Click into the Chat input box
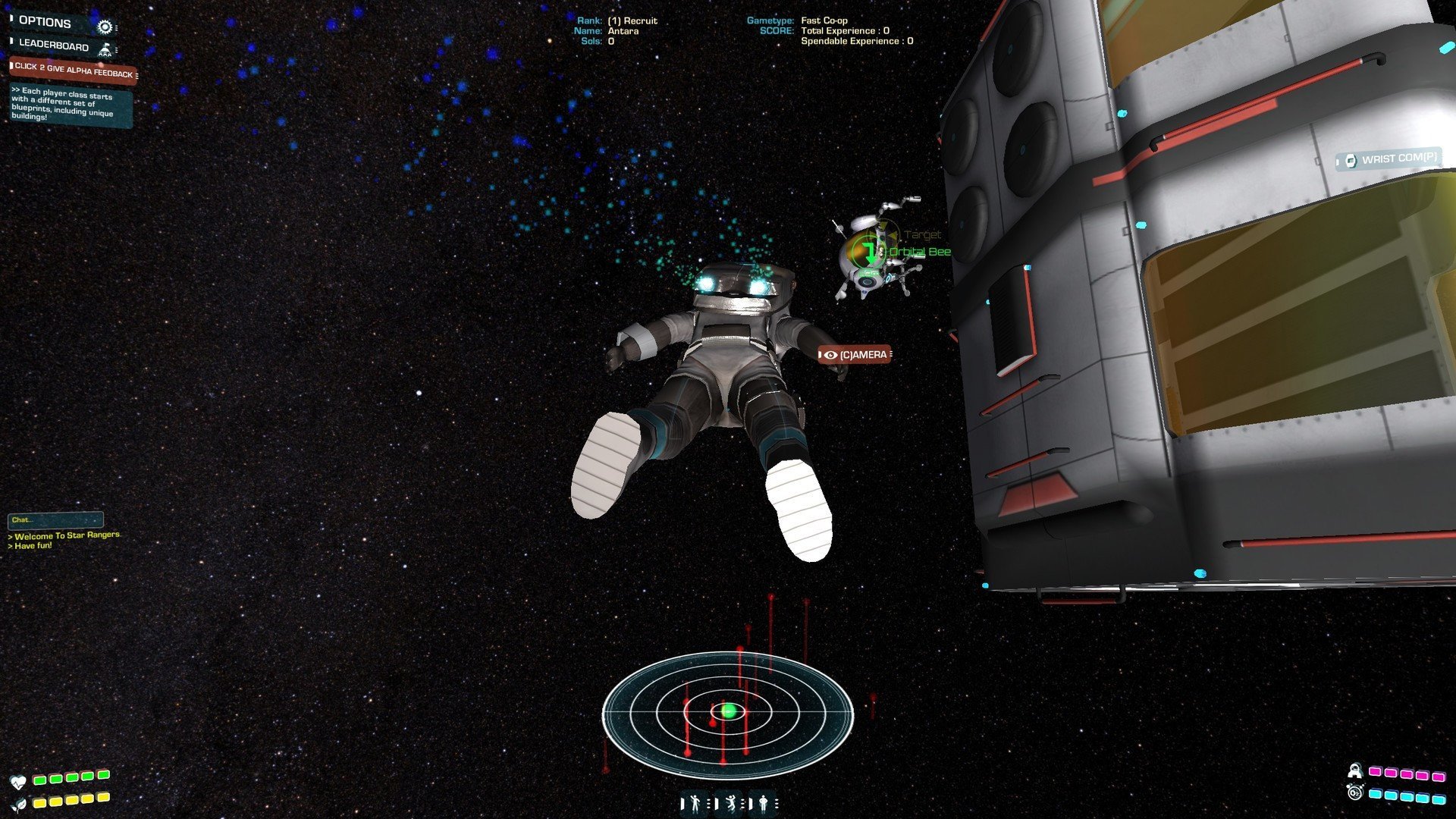 (55, 520)
